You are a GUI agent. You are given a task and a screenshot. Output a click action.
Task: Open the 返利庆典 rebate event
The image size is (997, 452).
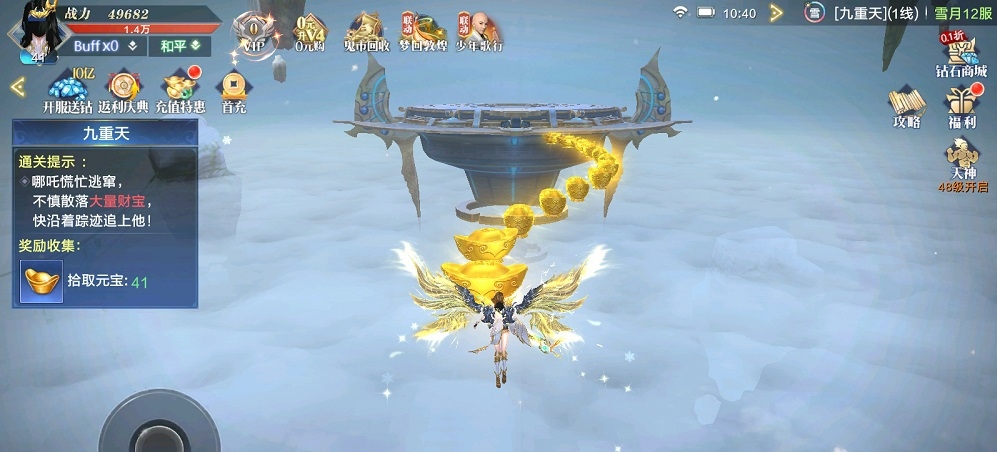tap(123, 92)
